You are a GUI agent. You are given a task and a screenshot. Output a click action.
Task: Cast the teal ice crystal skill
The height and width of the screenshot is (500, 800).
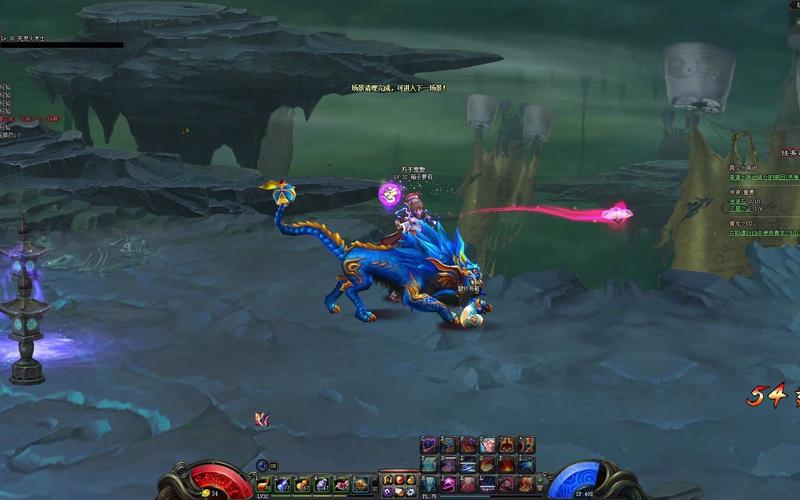pos(429,465)
